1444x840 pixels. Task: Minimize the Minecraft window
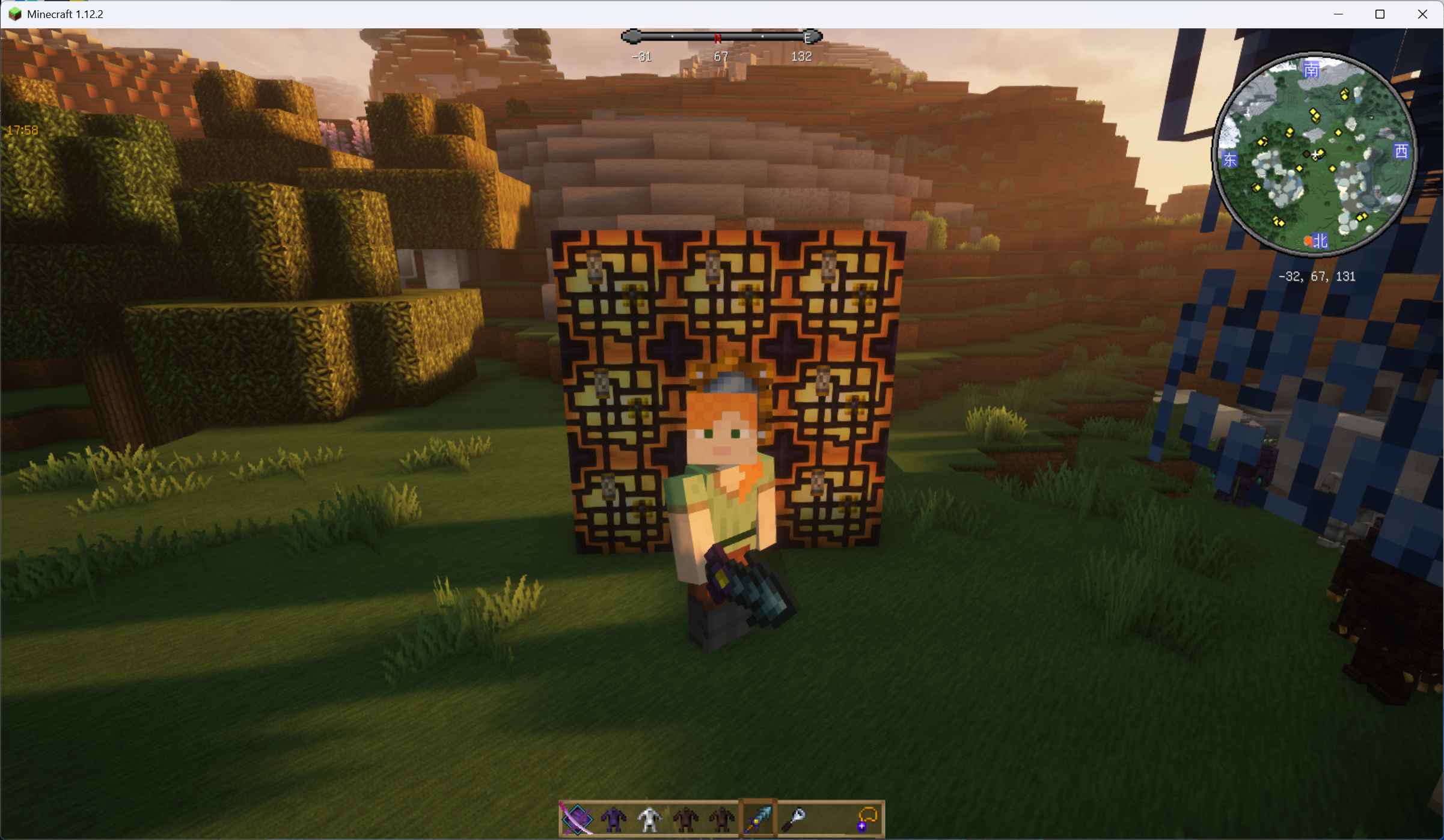[1338, 14]
